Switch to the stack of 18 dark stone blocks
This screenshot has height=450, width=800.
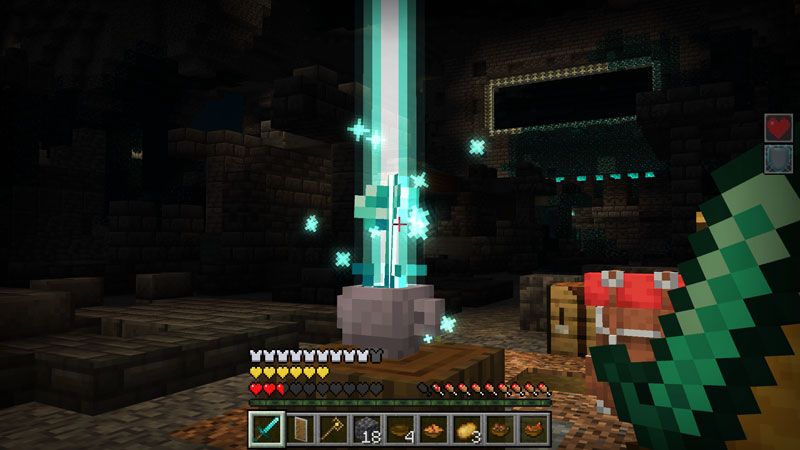pyautogui.click(x=367, y=428)
